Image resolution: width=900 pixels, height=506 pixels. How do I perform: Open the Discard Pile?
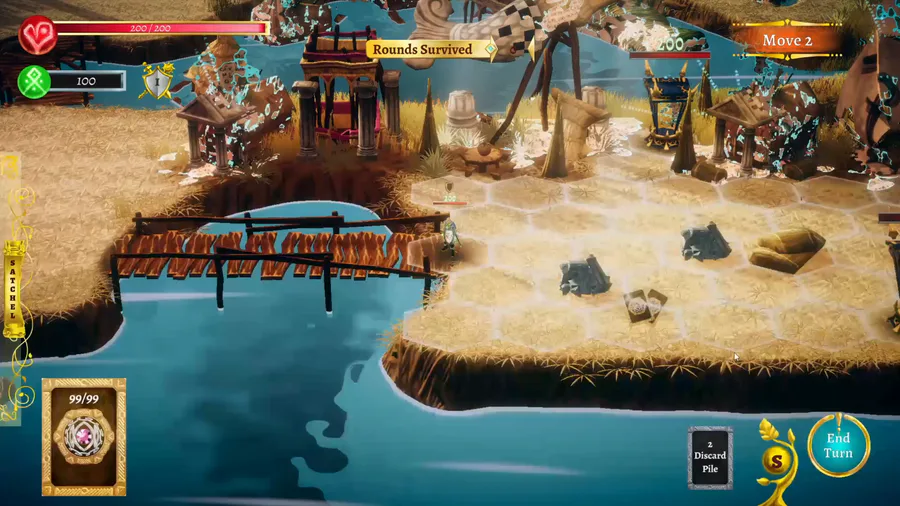(710, 457)
